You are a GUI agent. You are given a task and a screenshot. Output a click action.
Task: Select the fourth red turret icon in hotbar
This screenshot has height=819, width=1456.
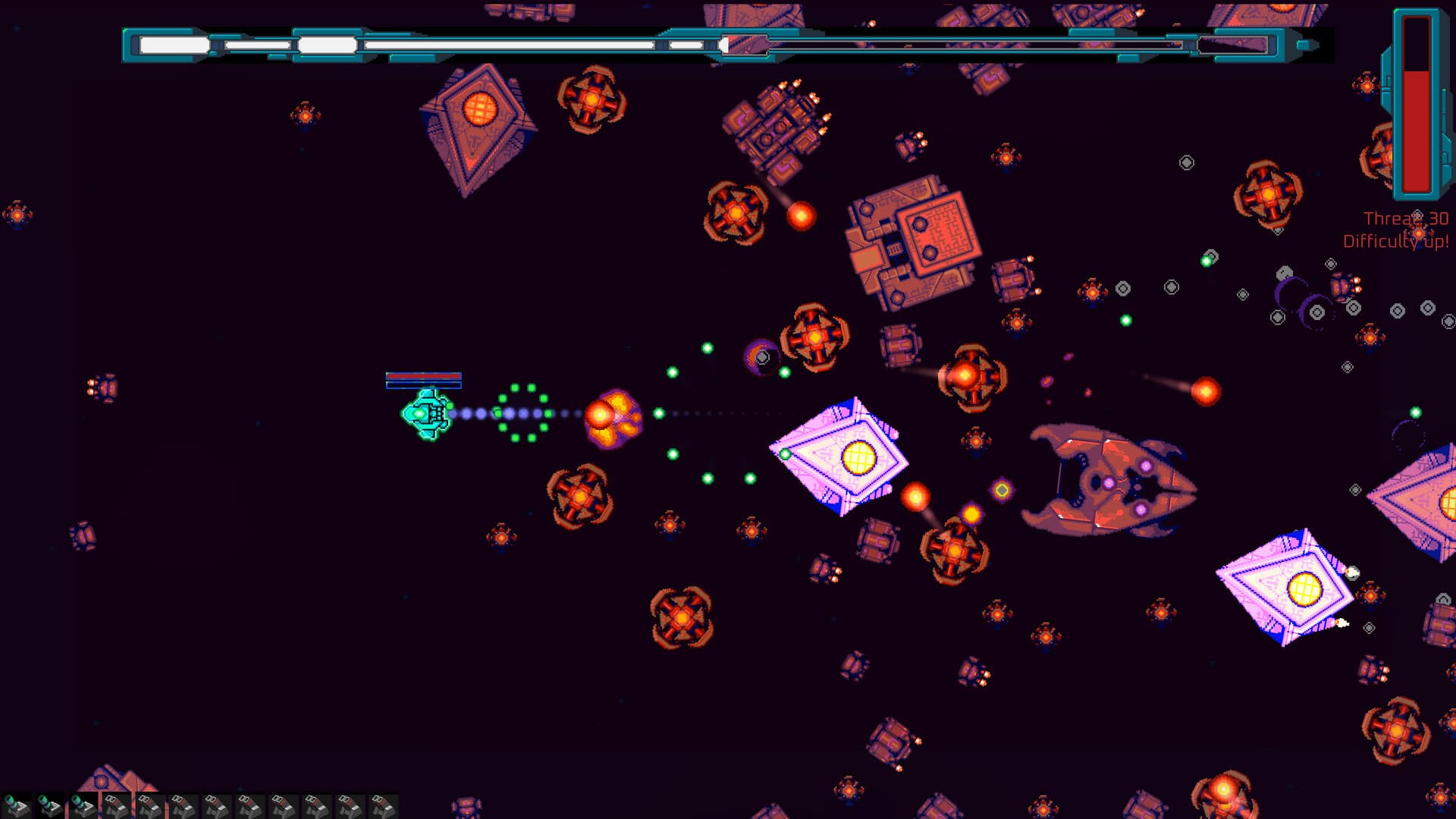(217, 802)
